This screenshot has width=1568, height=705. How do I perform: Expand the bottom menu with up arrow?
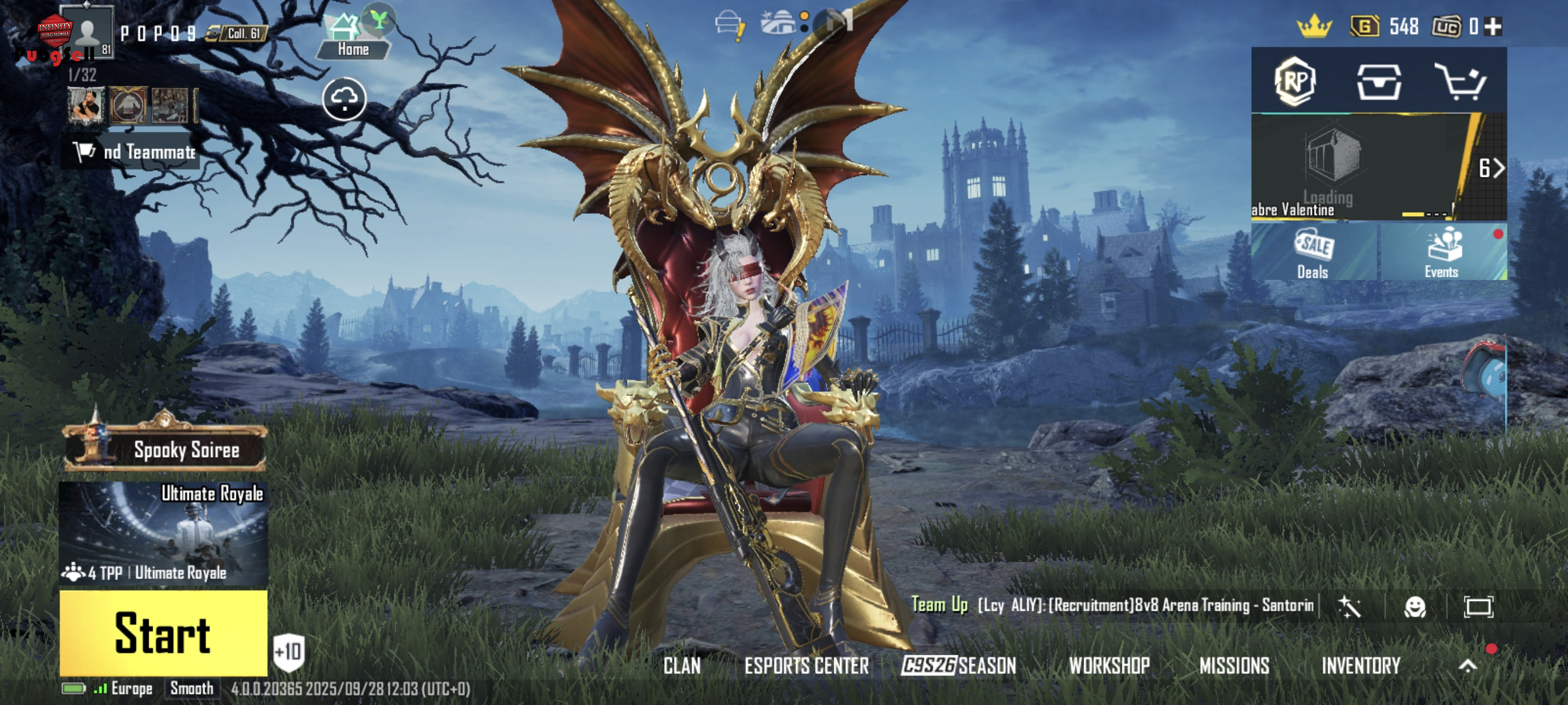[x=1467, y=666]
